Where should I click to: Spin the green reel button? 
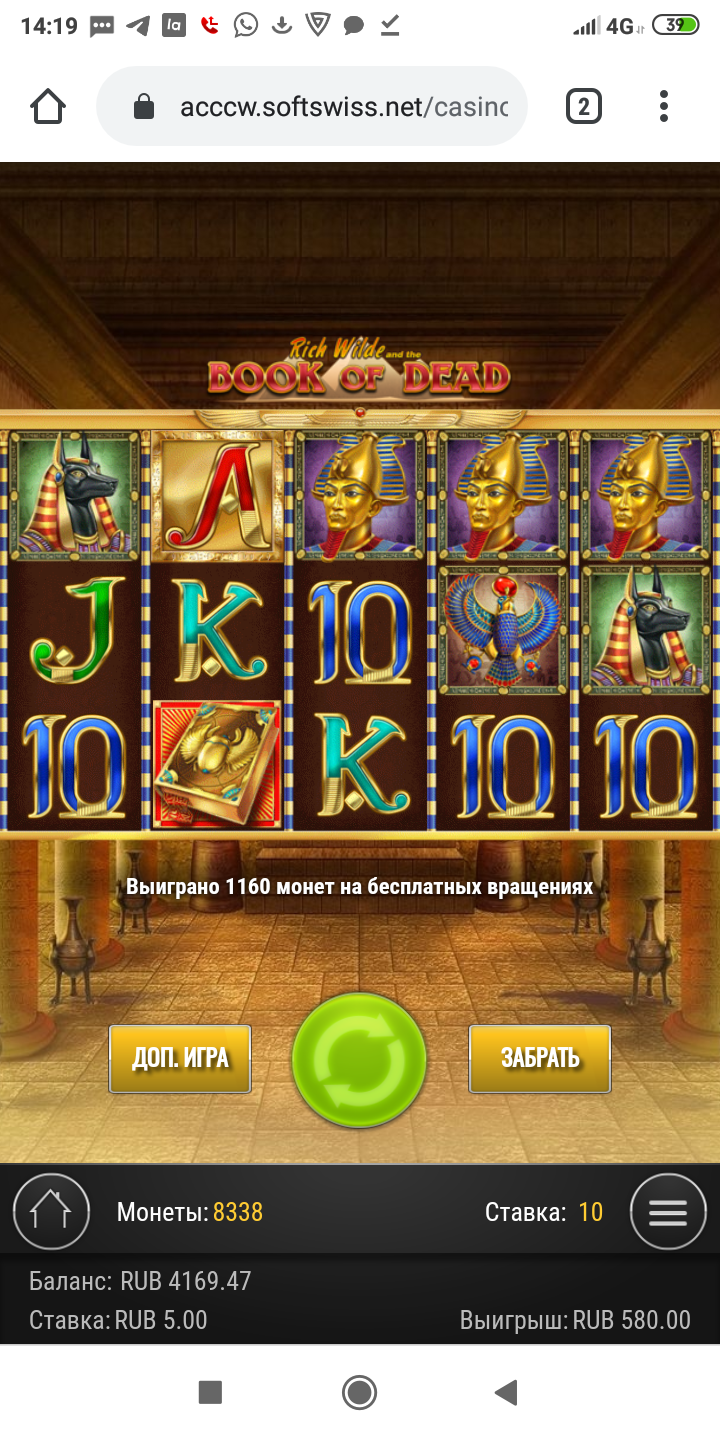(x=359, y=1060)
